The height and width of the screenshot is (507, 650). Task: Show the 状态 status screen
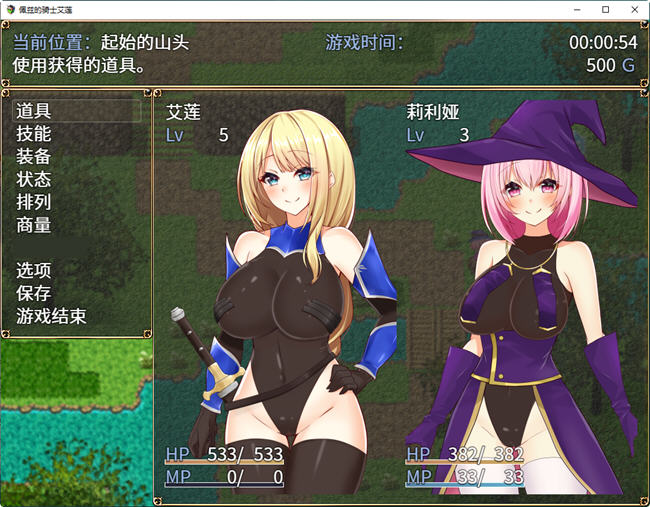[35, 180]
